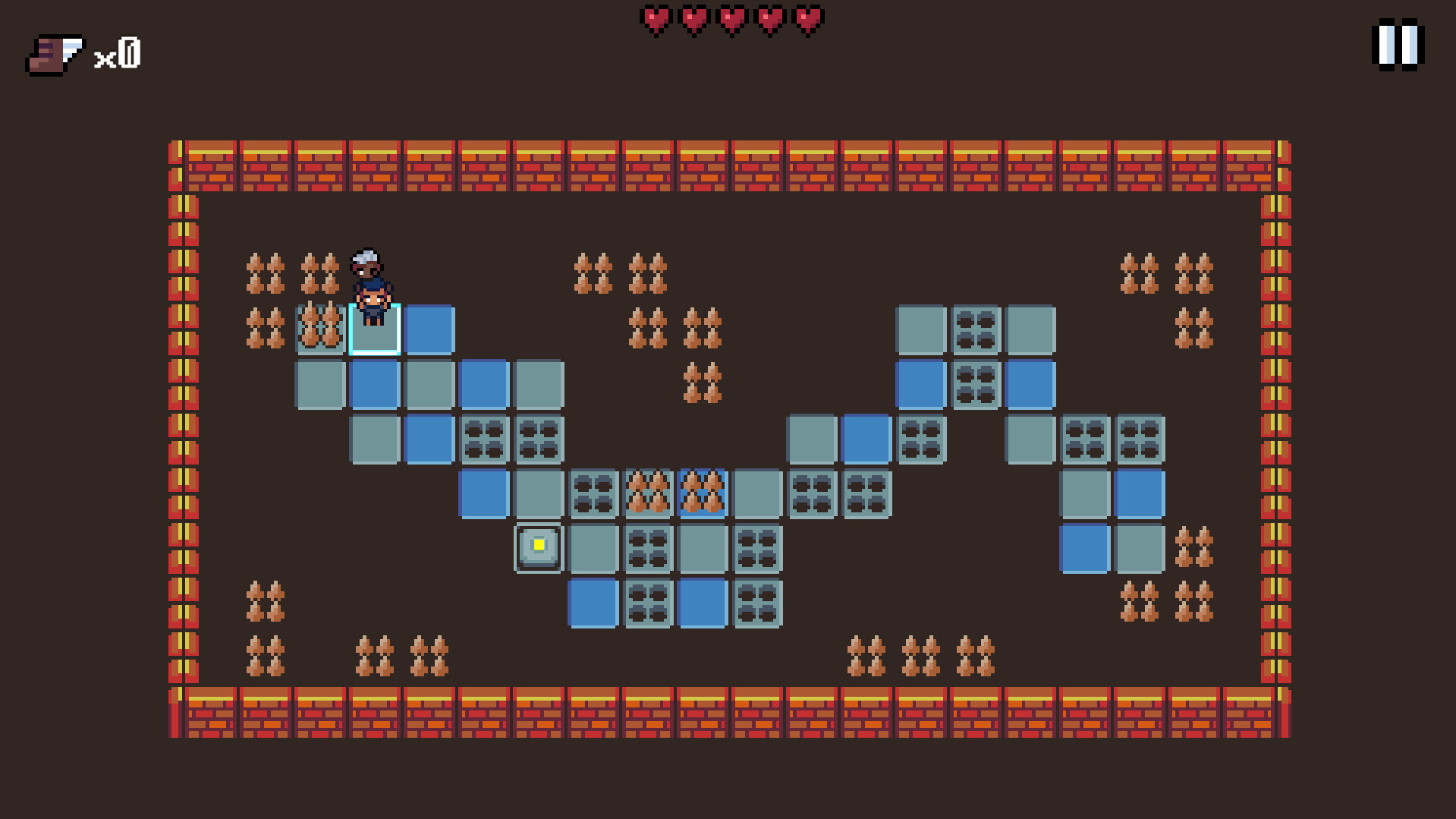Click the red heart health bar

click(731, 19)
